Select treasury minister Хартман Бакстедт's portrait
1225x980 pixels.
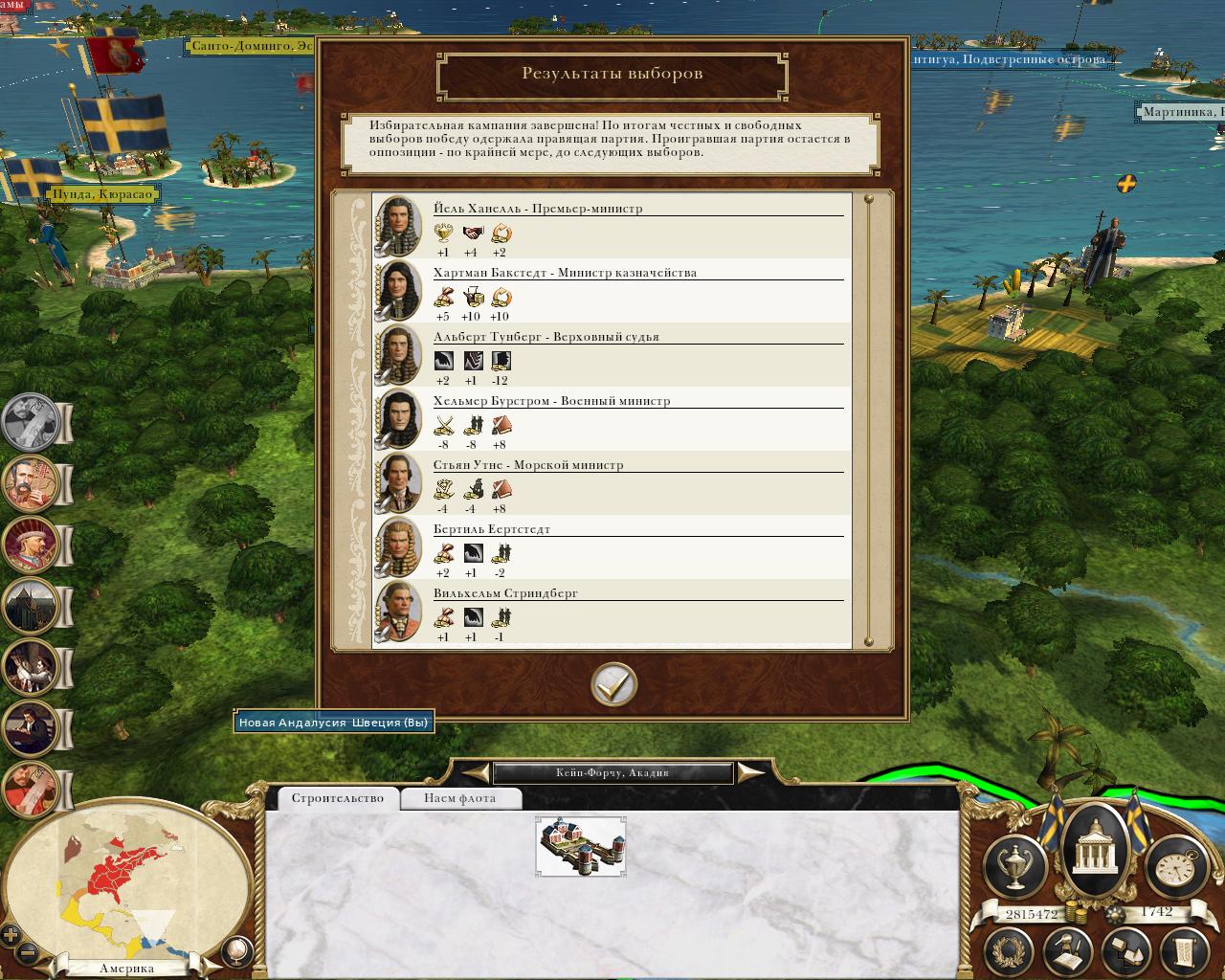(398, 290)
